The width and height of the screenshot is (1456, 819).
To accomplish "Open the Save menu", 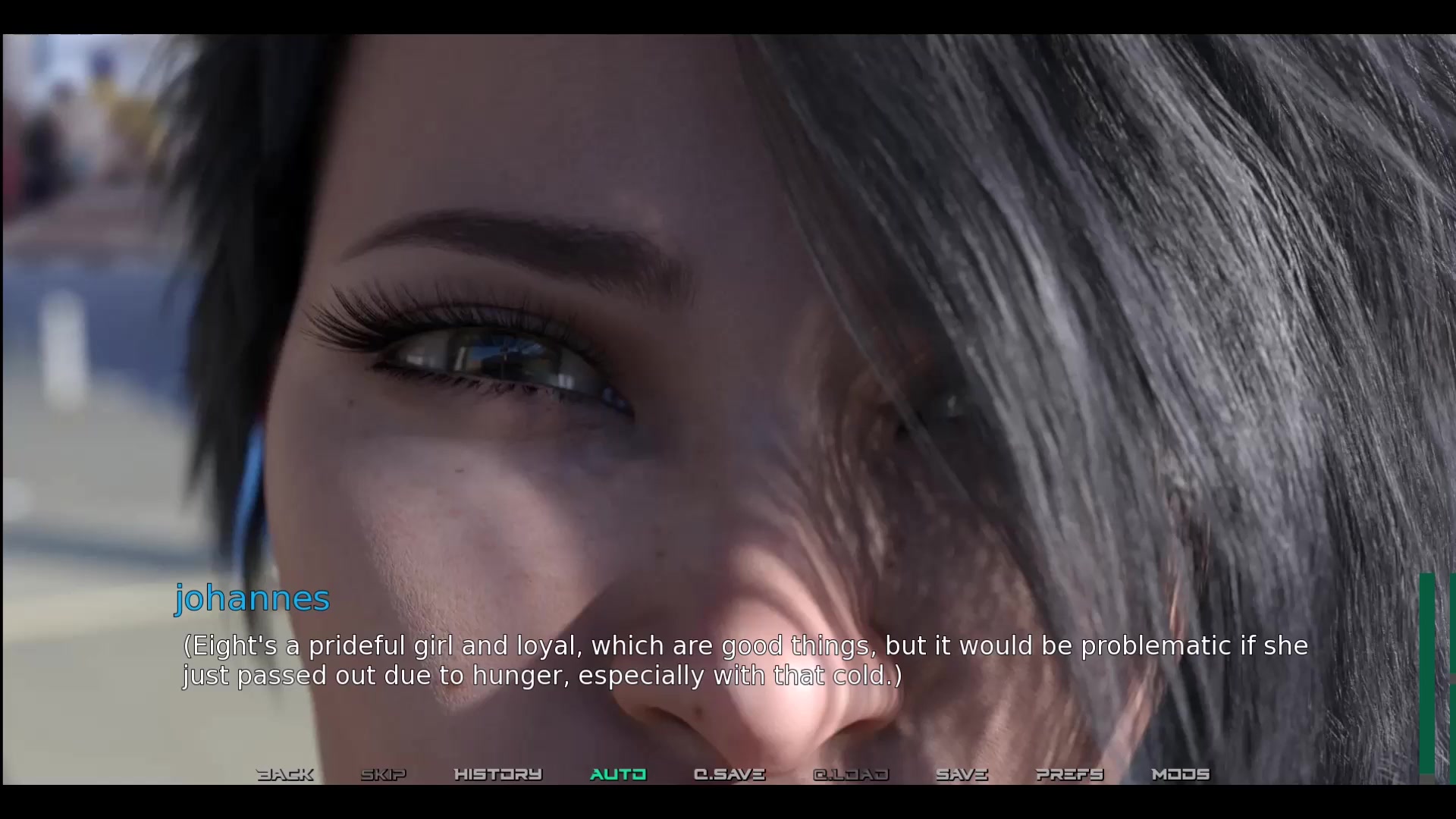I will click(x=962, y=774).
